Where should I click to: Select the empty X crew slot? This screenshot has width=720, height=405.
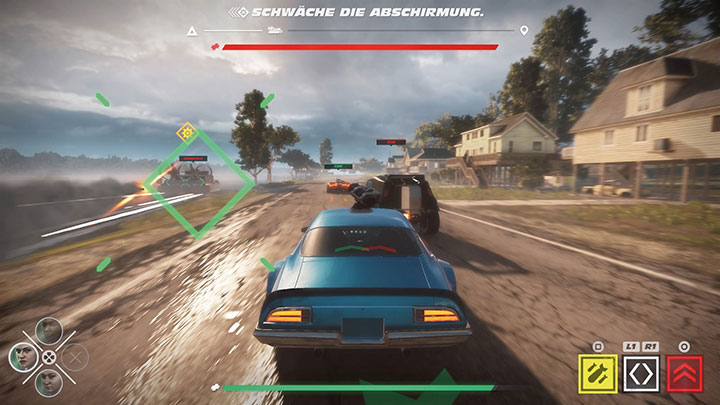tap(75, 356)
